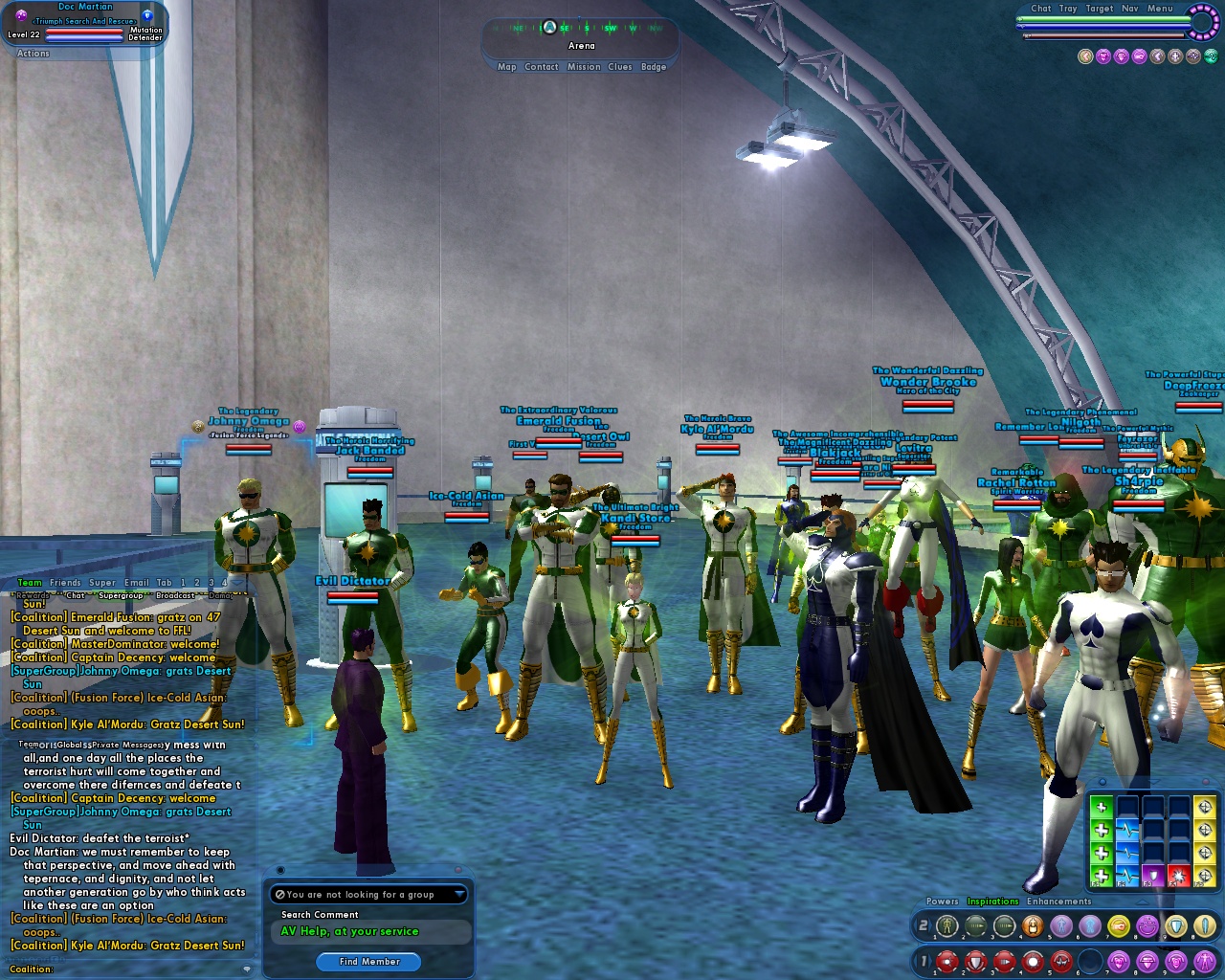The image size is (1225, 980).
Task: Click the gray plus icon under the top-right bars
Action: point(1174,56)
